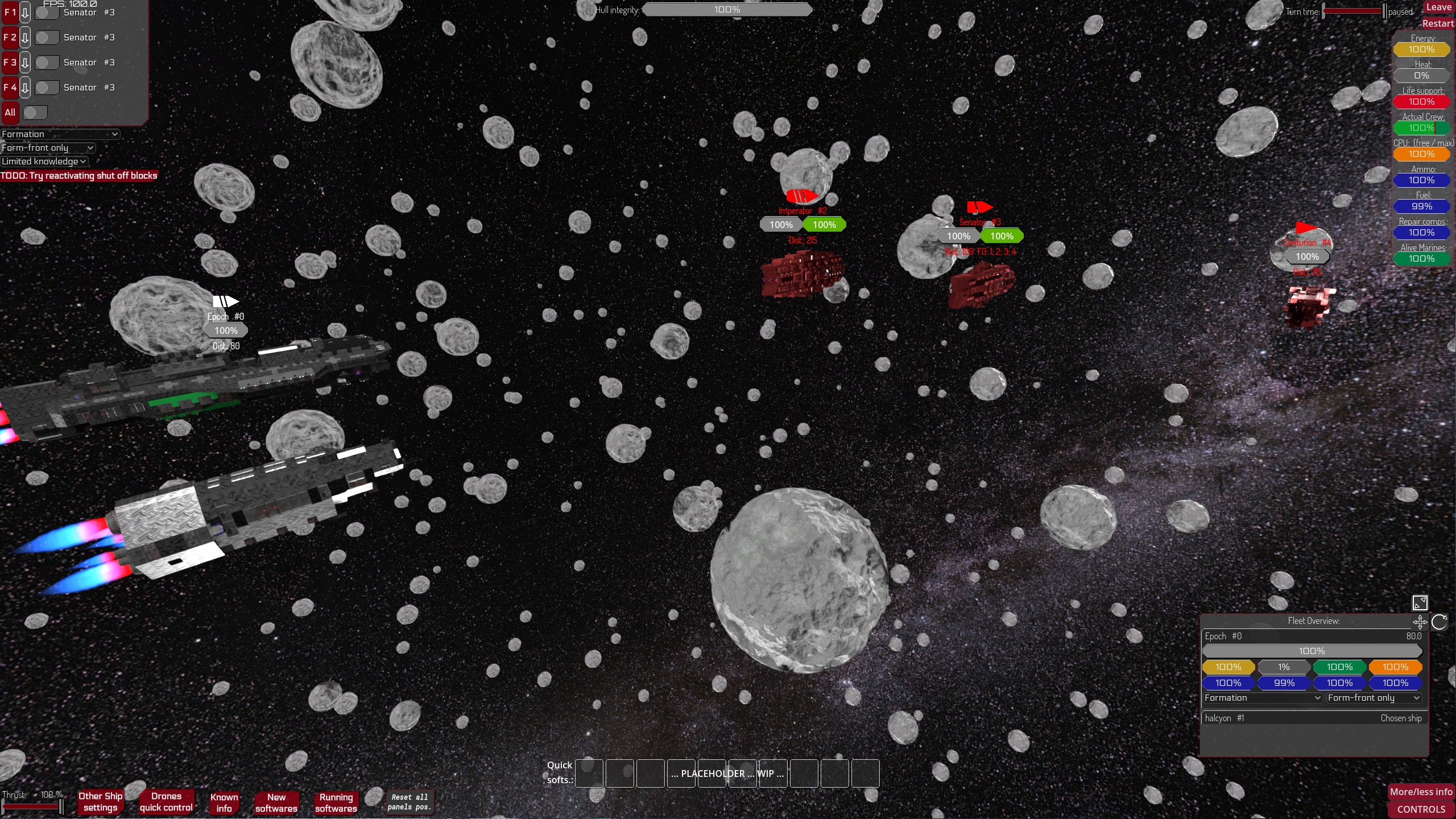Viewport: 1456px width, 819px height.
Task: Adjust the Turn time slider
Action: coord(1354,11)
